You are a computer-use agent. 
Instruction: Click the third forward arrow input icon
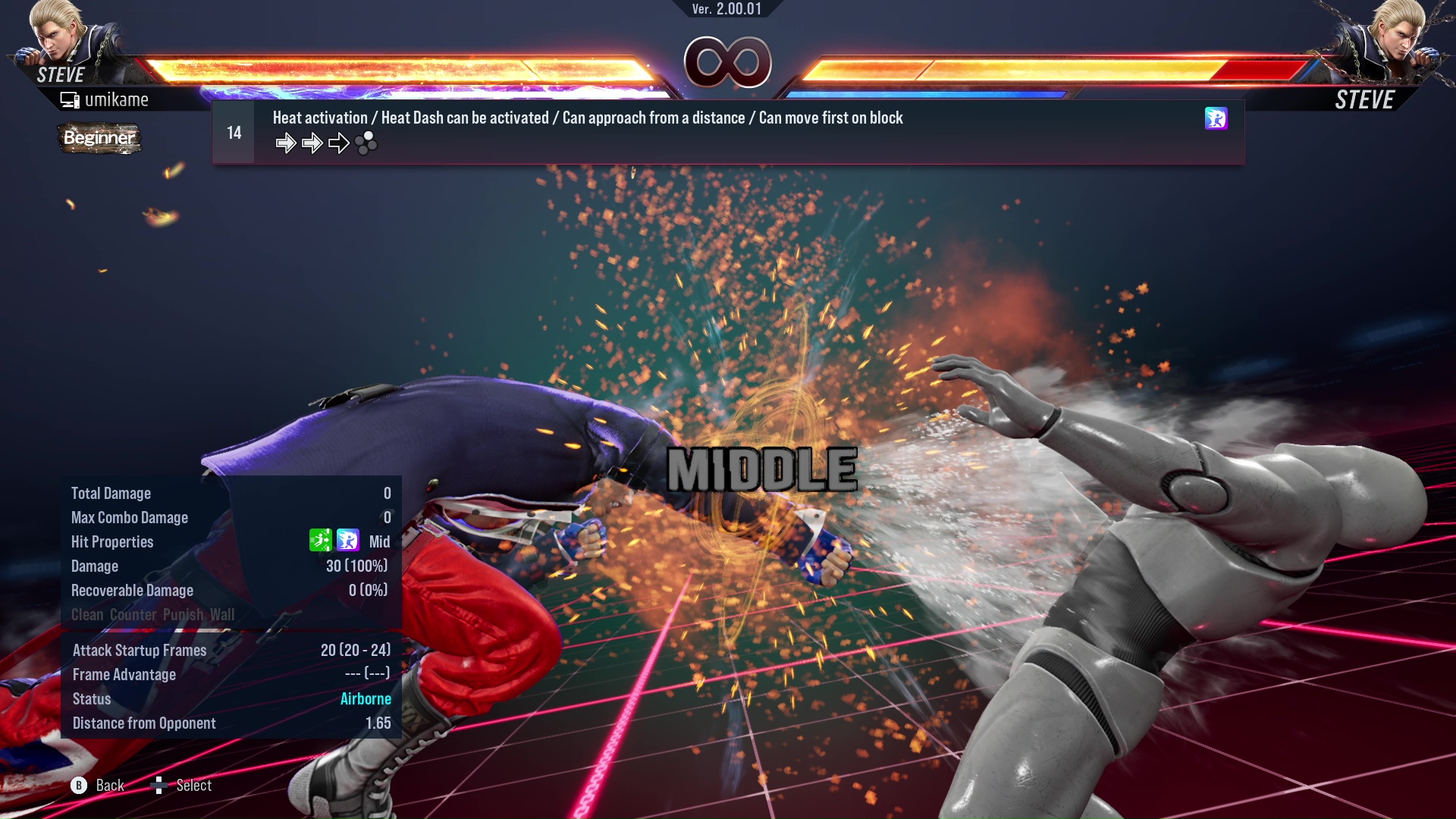pyautogui.click(x=337, y=143)
